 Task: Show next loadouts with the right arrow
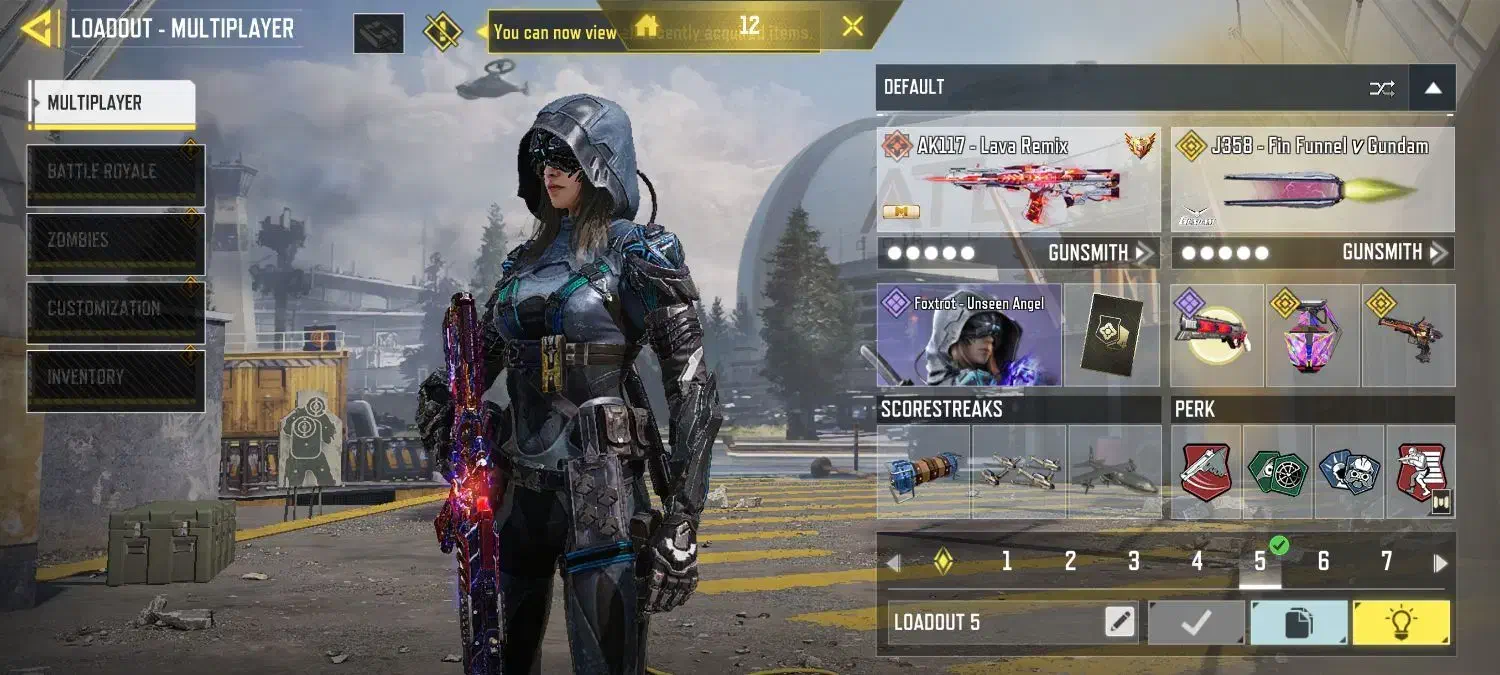pos(1440,563)
